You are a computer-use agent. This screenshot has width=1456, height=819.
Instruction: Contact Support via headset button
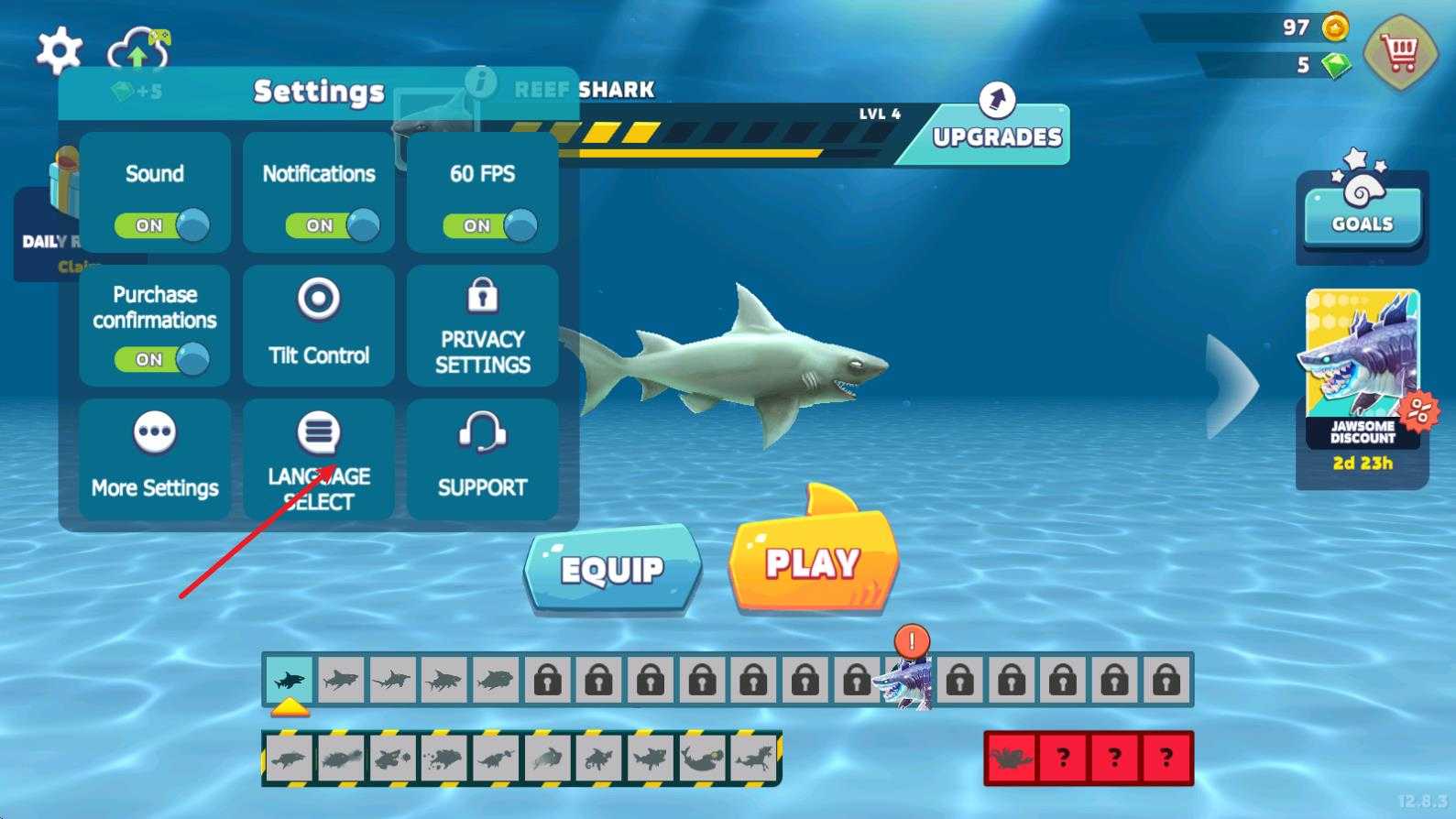pyautogui.click(x=483, y=459)
